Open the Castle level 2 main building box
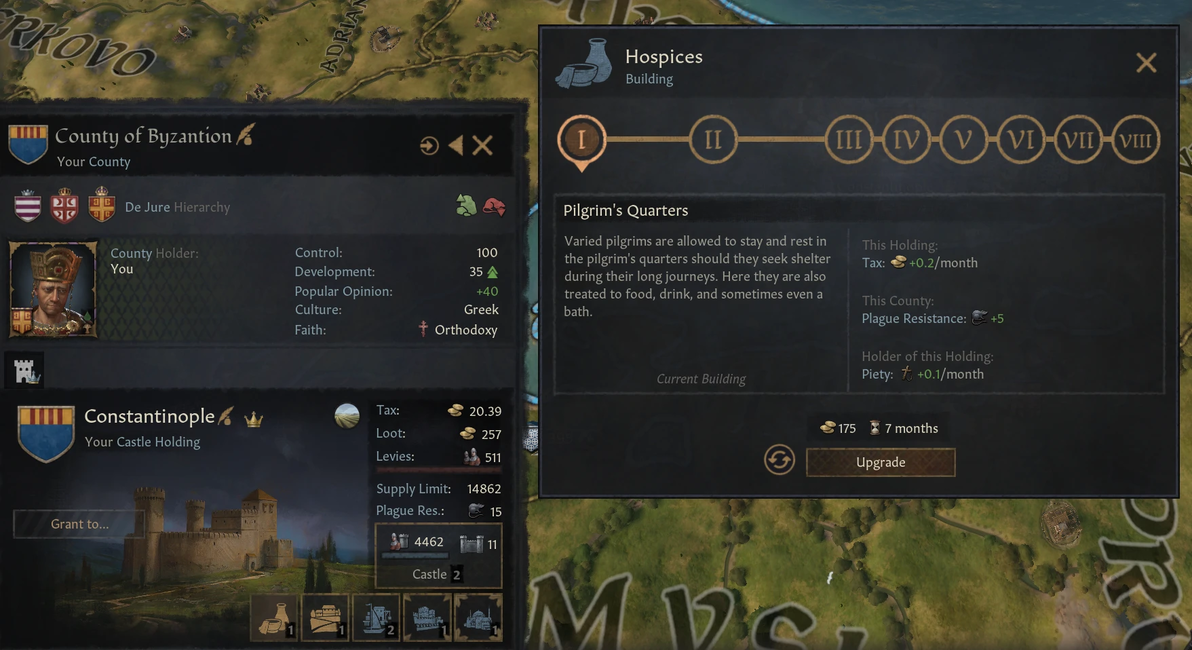This screenshot has height=650, width=1192. [x=438, y=555]
